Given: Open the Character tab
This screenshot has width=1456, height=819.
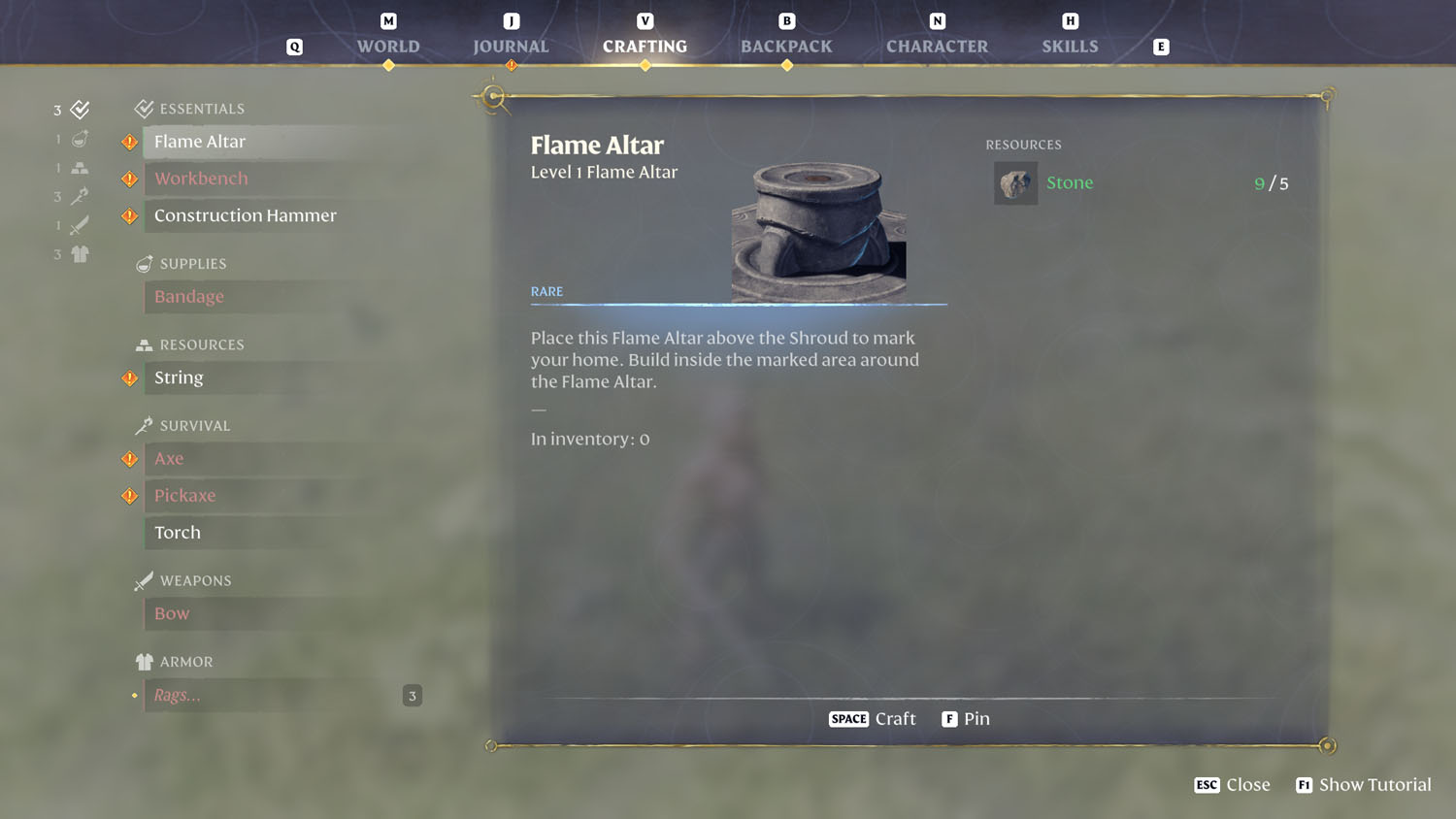Looking at the screenshot, I should tap(937, 46).
